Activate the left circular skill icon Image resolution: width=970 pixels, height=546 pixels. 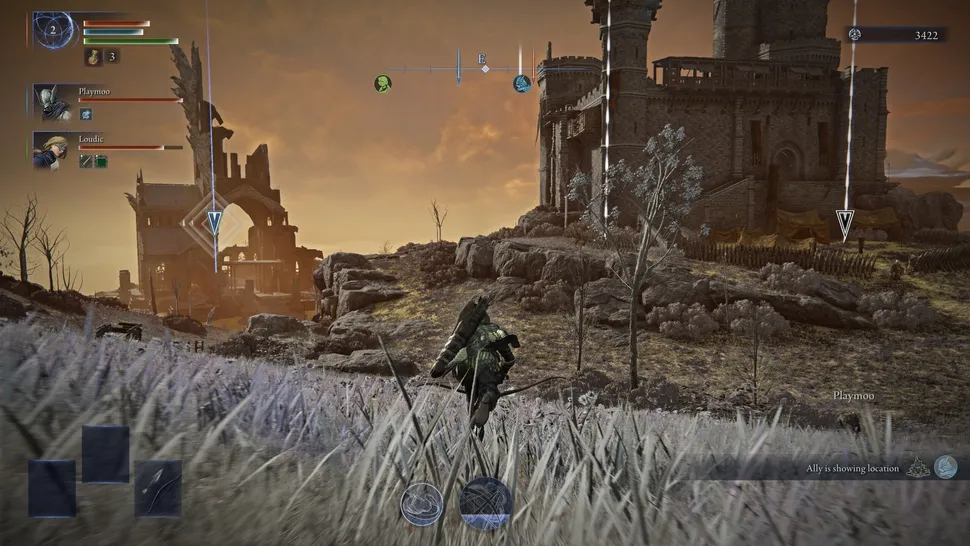422,503
